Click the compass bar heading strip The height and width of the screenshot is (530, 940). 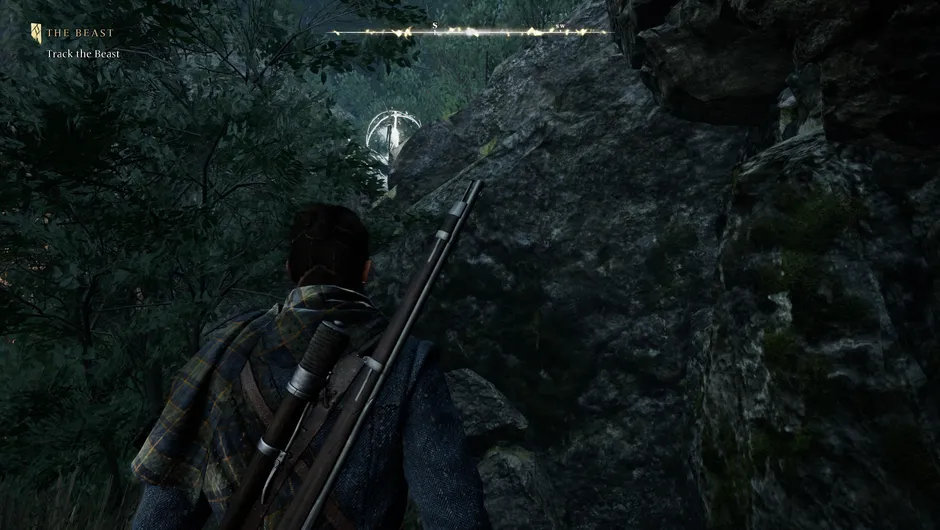471,32
